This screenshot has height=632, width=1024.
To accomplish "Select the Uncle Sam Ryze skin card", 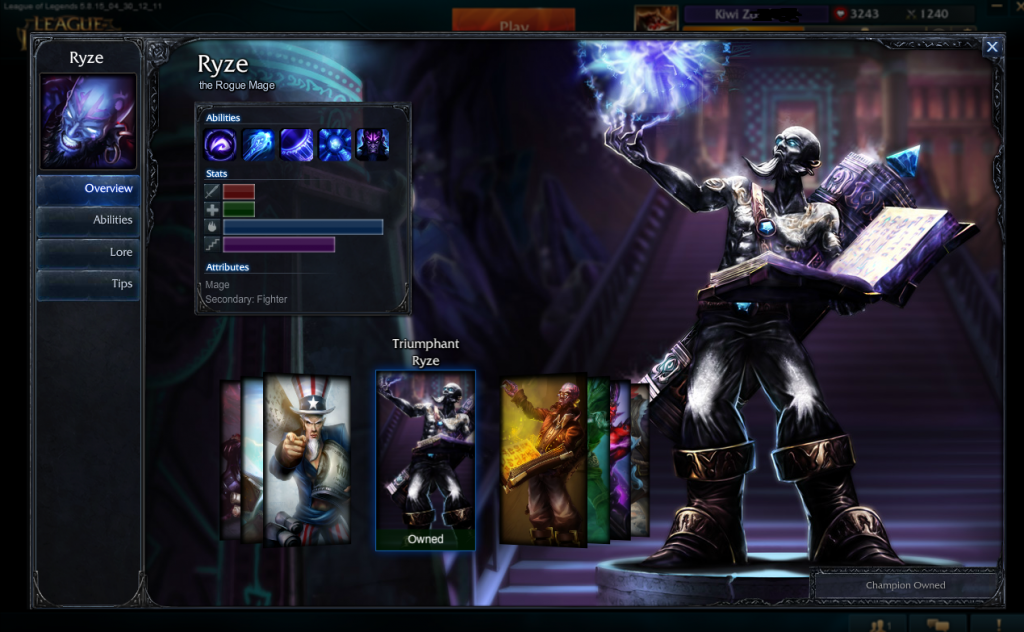I will tap(307, 459).
